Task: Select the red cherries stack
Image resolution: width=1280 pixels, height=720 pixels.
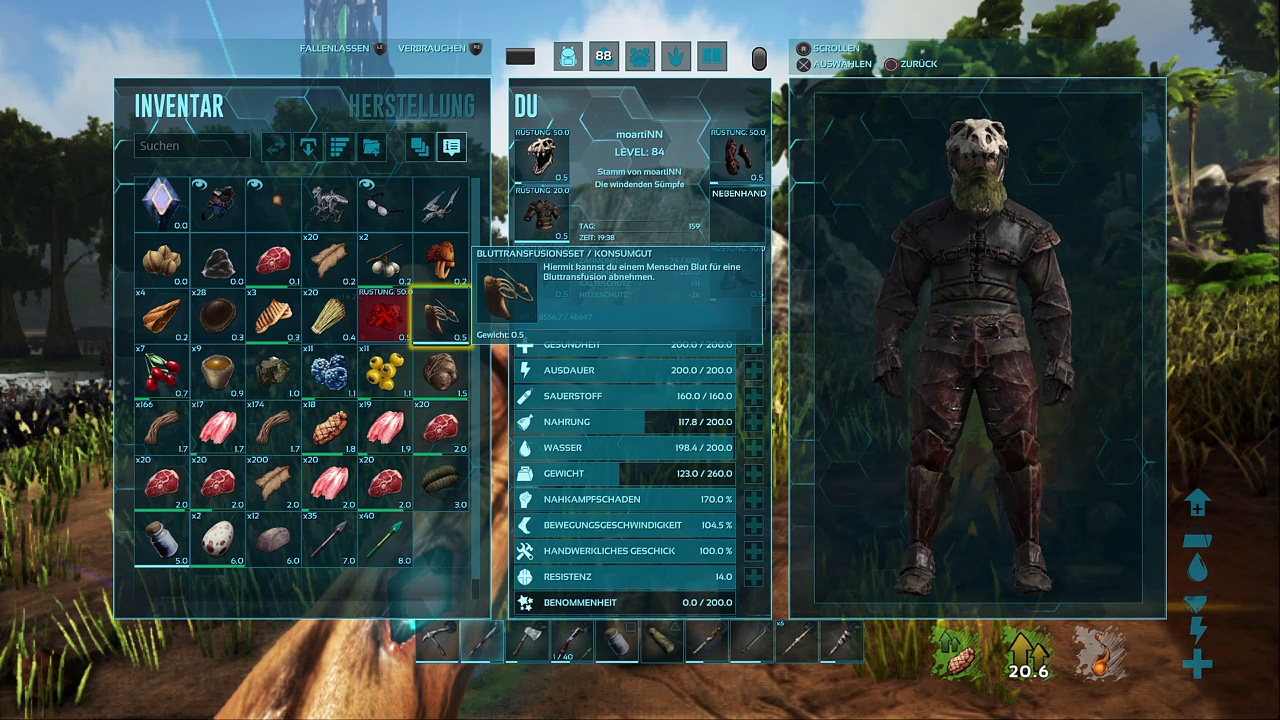Action: [162, 373]
